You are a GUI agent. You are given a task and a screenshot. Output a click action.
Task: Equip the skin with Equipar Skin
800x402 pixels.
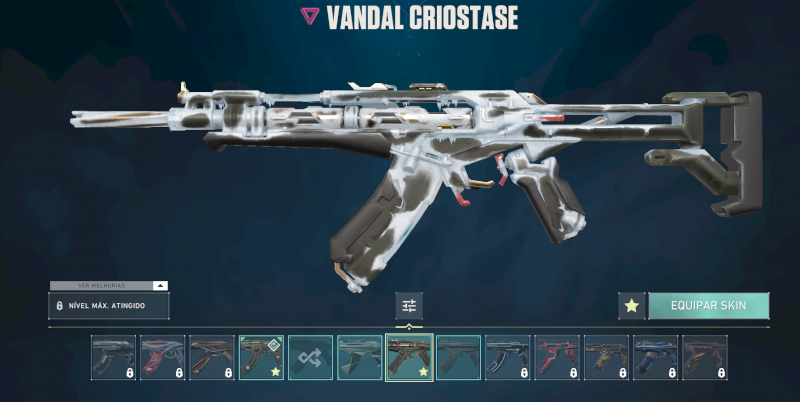coord(708,306)
